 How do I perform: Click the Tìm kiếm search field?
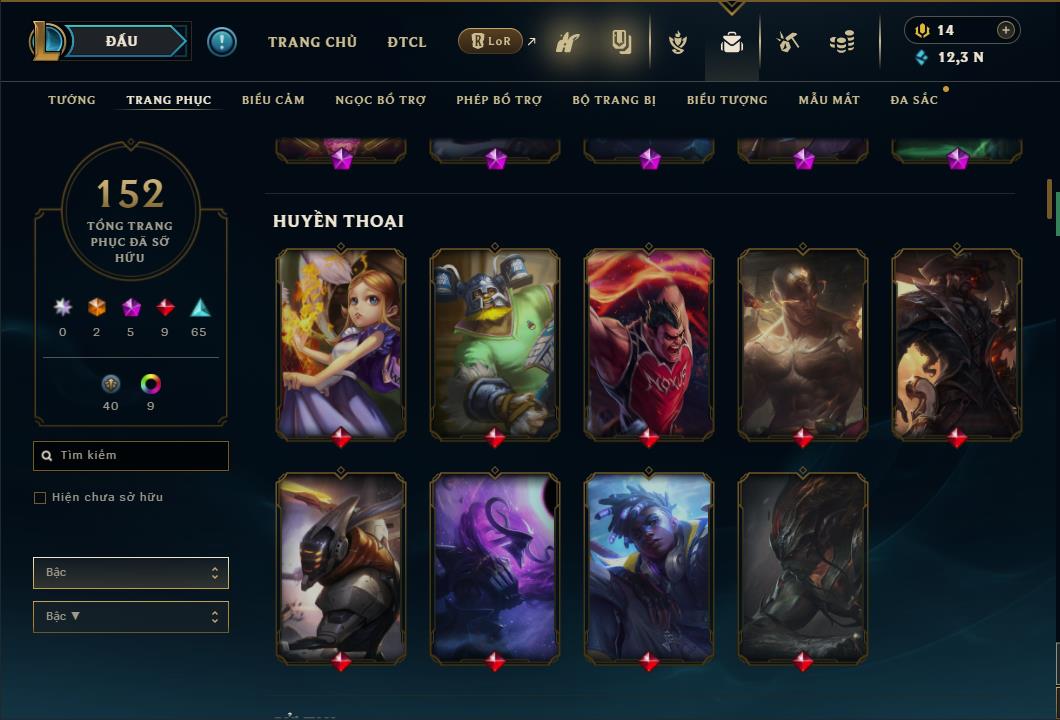tap(131, 456)
